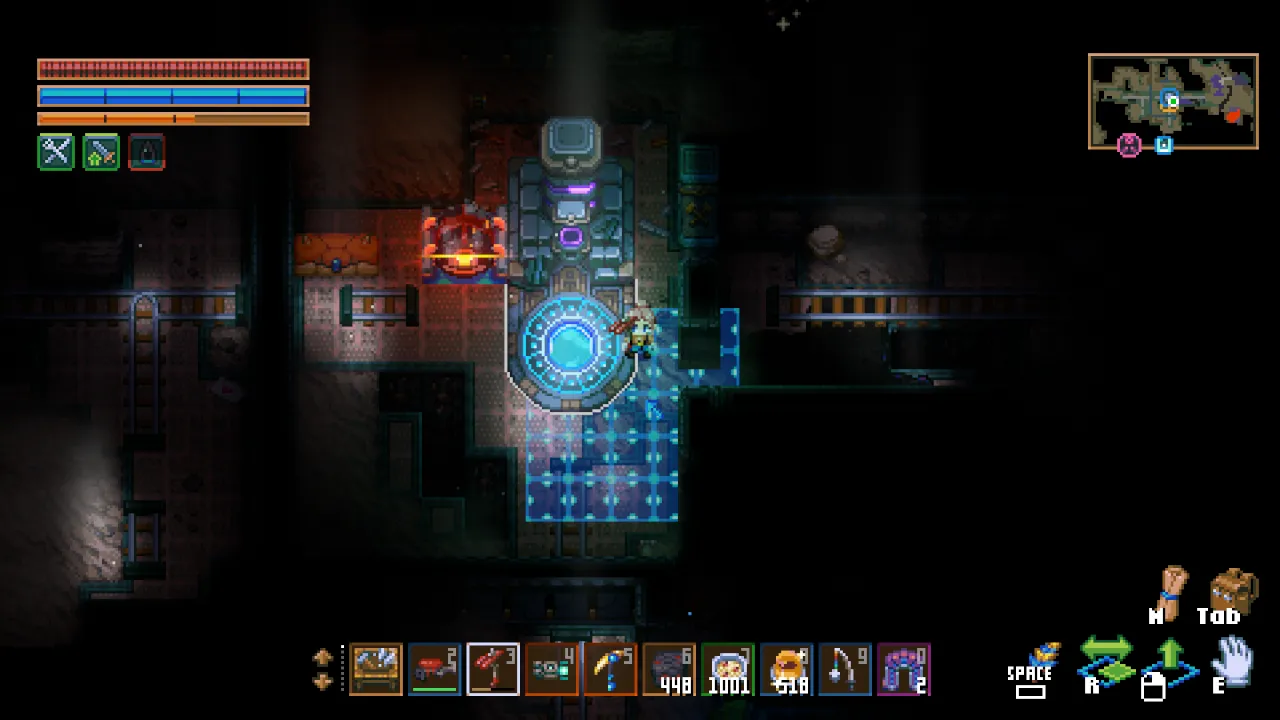Image resolution: width=1280 pixels, height=720 pixels.
Task: Select the fishing rod in slot 9
Action: 843,668
